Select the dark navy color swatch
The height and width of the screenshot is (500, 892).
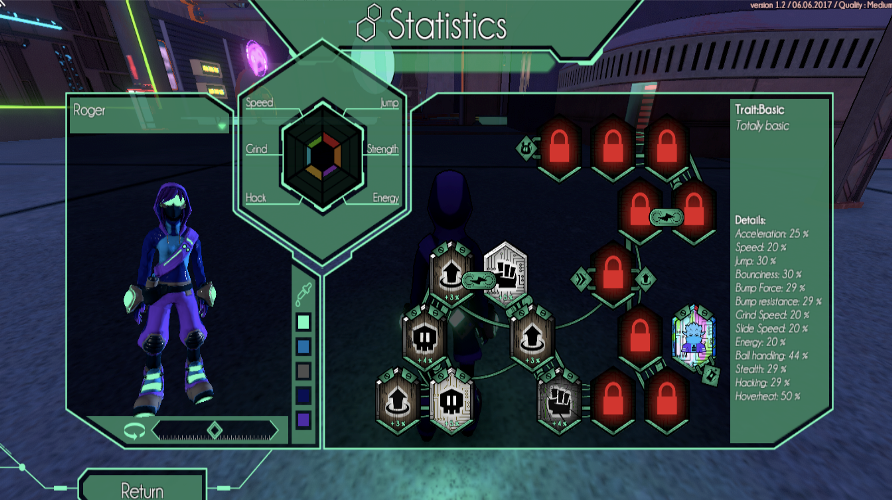click(304, 394)
